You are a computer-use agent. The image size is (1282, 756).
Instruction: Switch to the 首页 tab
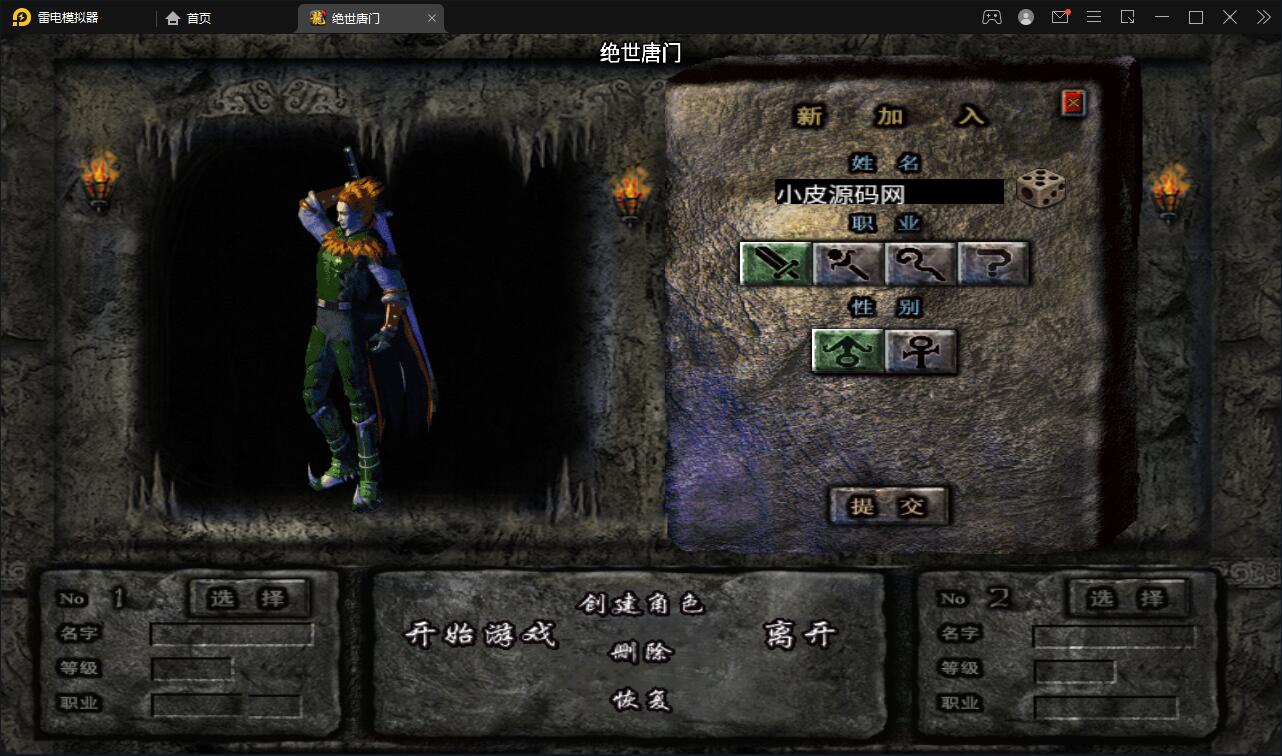coord(189,17)
